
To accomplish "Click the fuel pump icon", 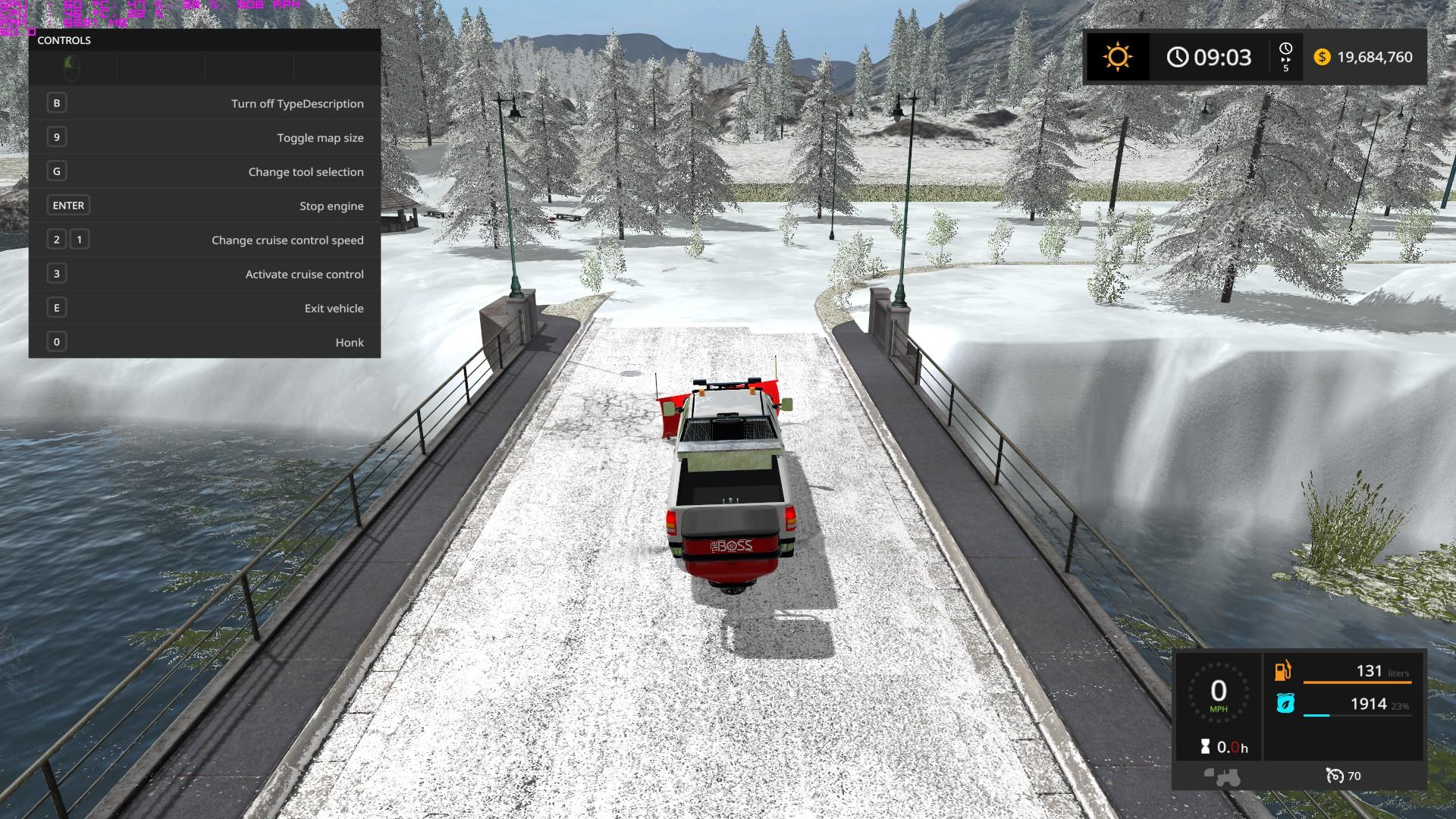I will click(x=1283, y=670).
